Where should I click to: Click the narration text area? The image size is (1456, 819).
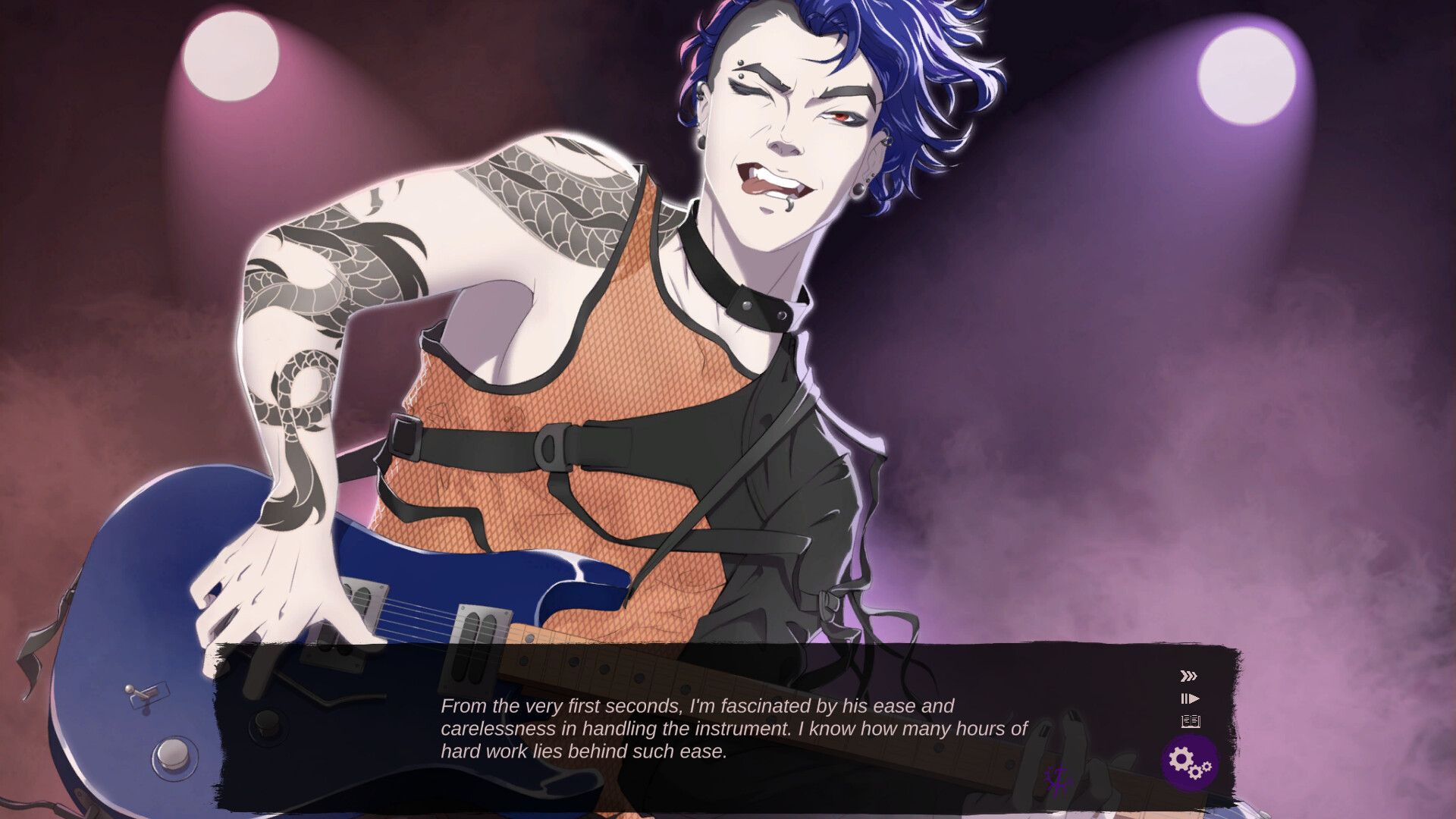[728, 730]
